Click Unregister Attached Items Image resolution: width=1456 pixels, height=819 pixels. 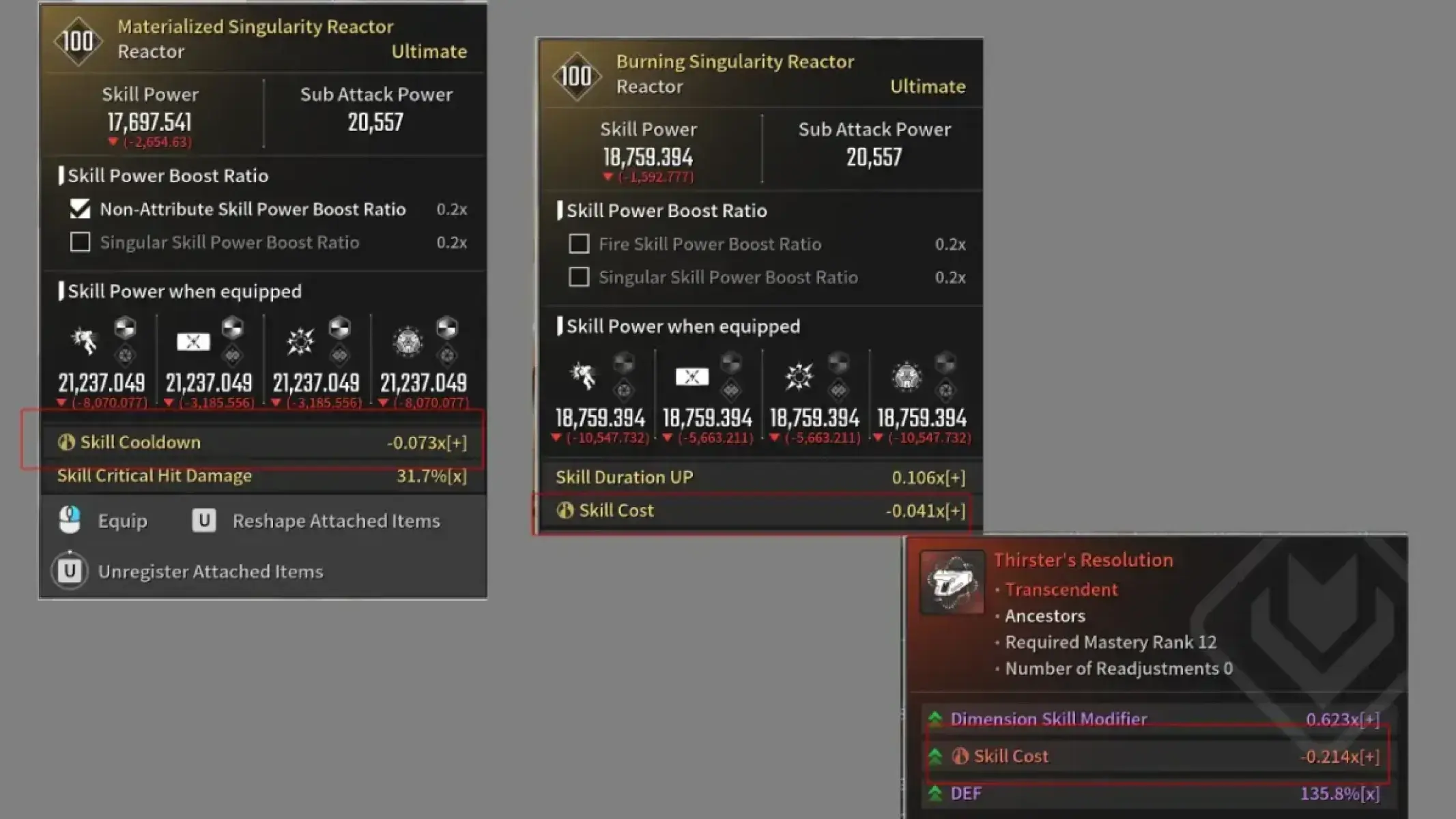(x=211, y=571)
